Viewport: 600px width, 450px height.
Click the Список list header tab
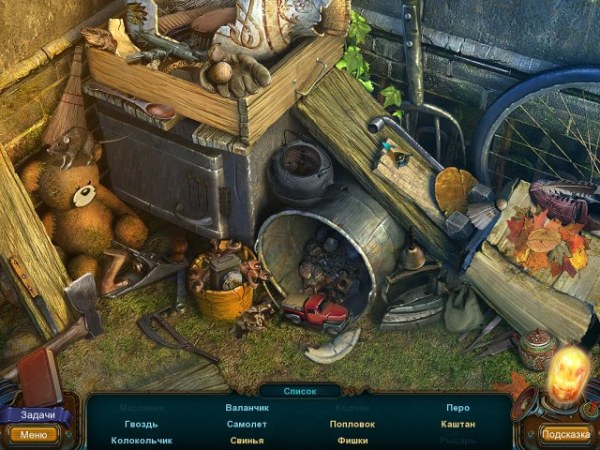tap(300, 391)
